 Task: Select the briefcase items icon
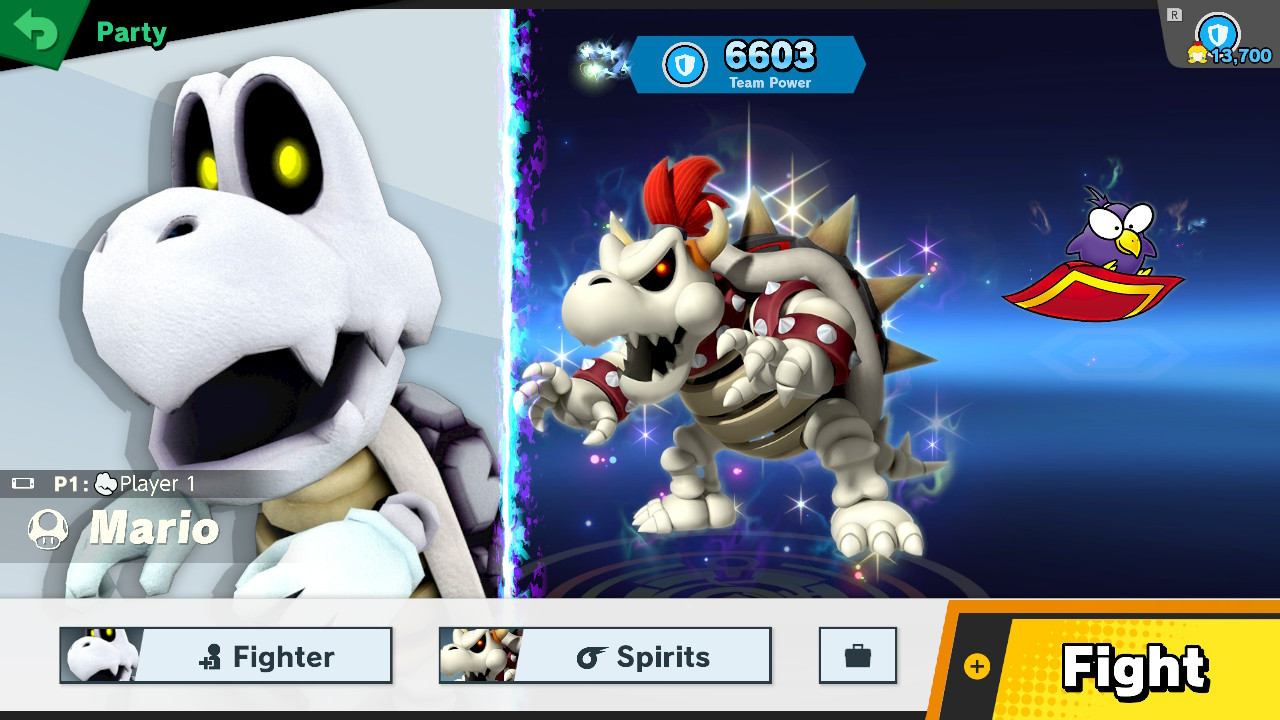(x=856, y=655)
